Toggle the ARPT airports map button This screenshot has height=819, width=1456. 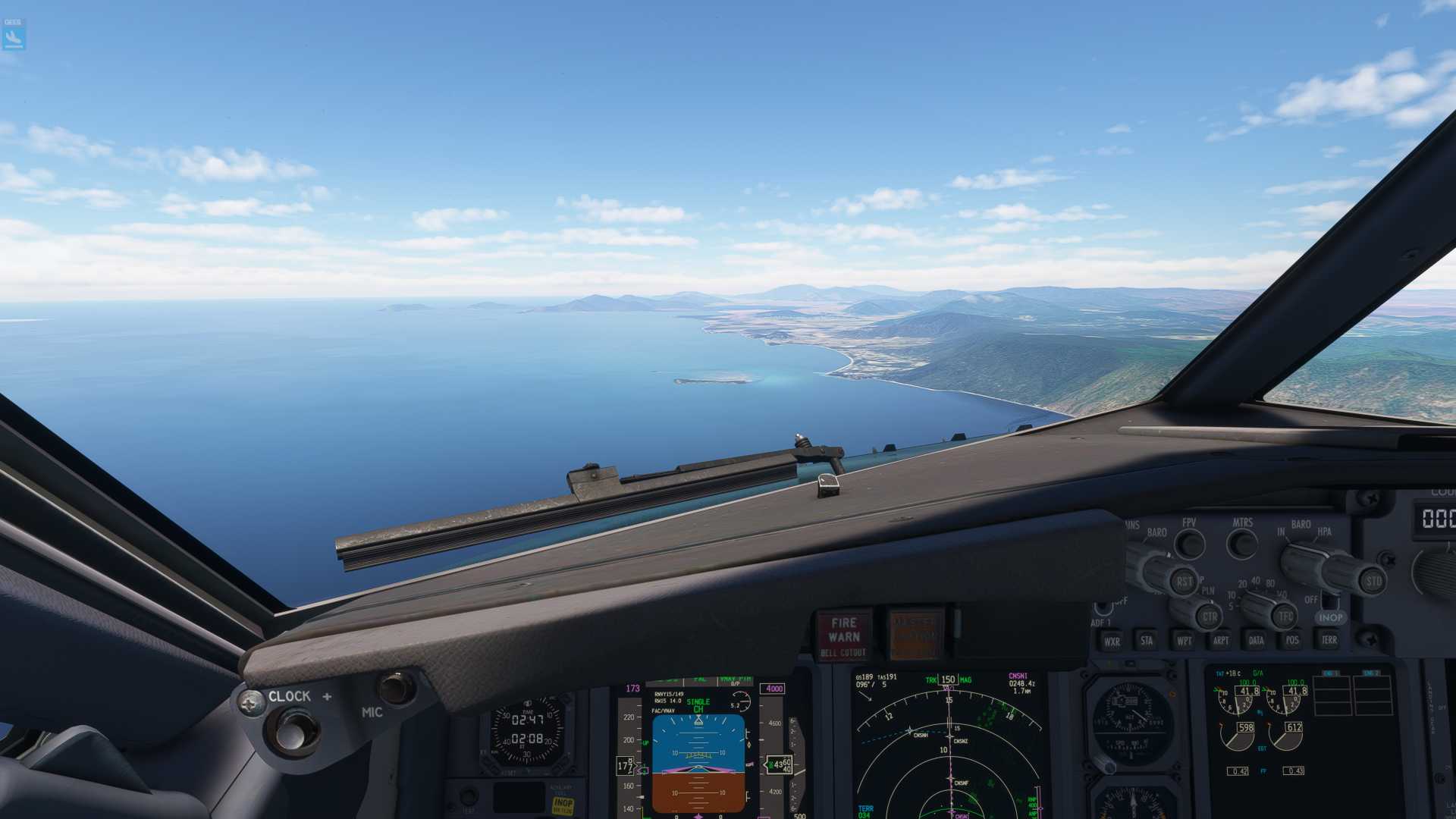click(1220, 641)
